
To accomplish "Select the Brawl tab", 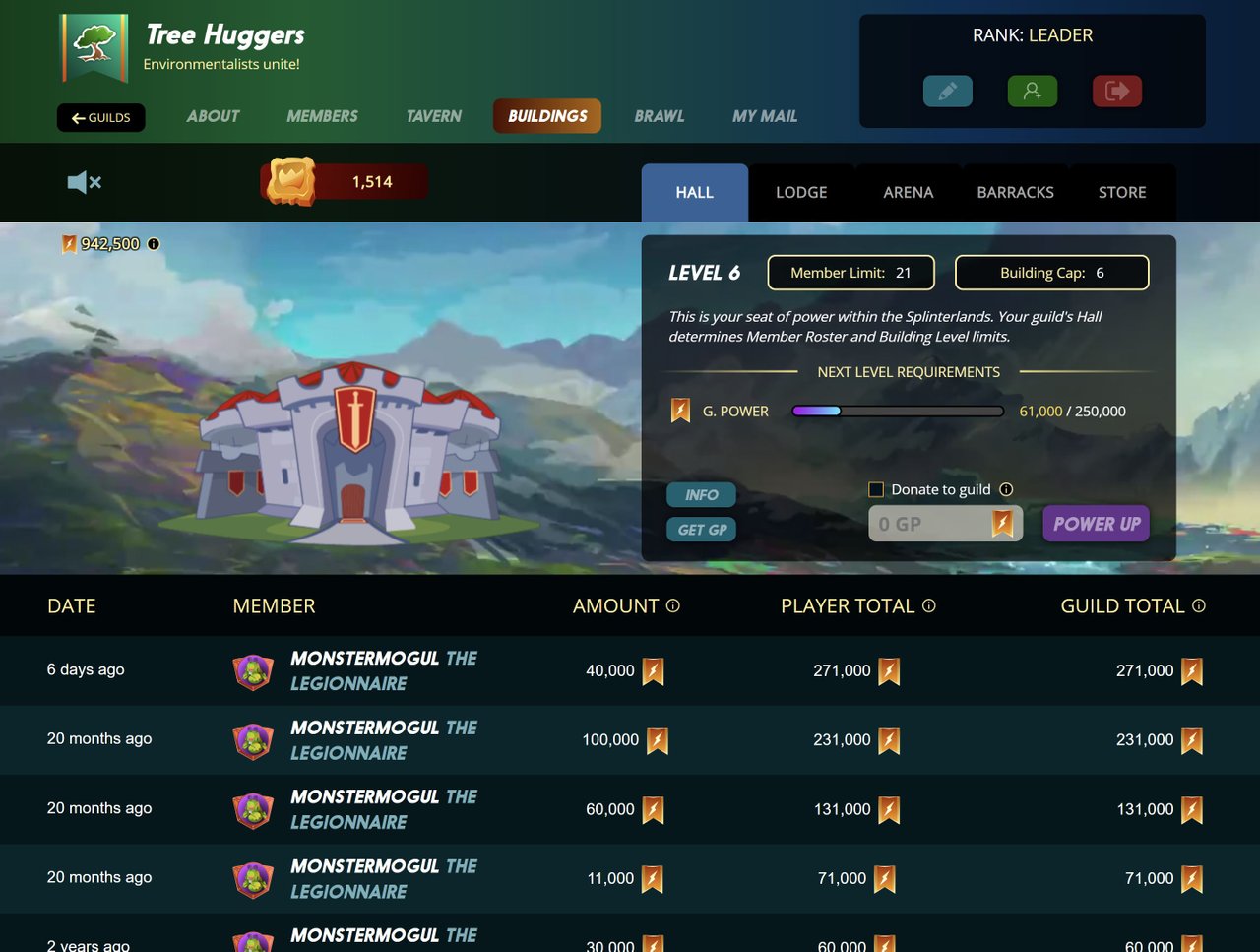I will [x=659, y=116].
